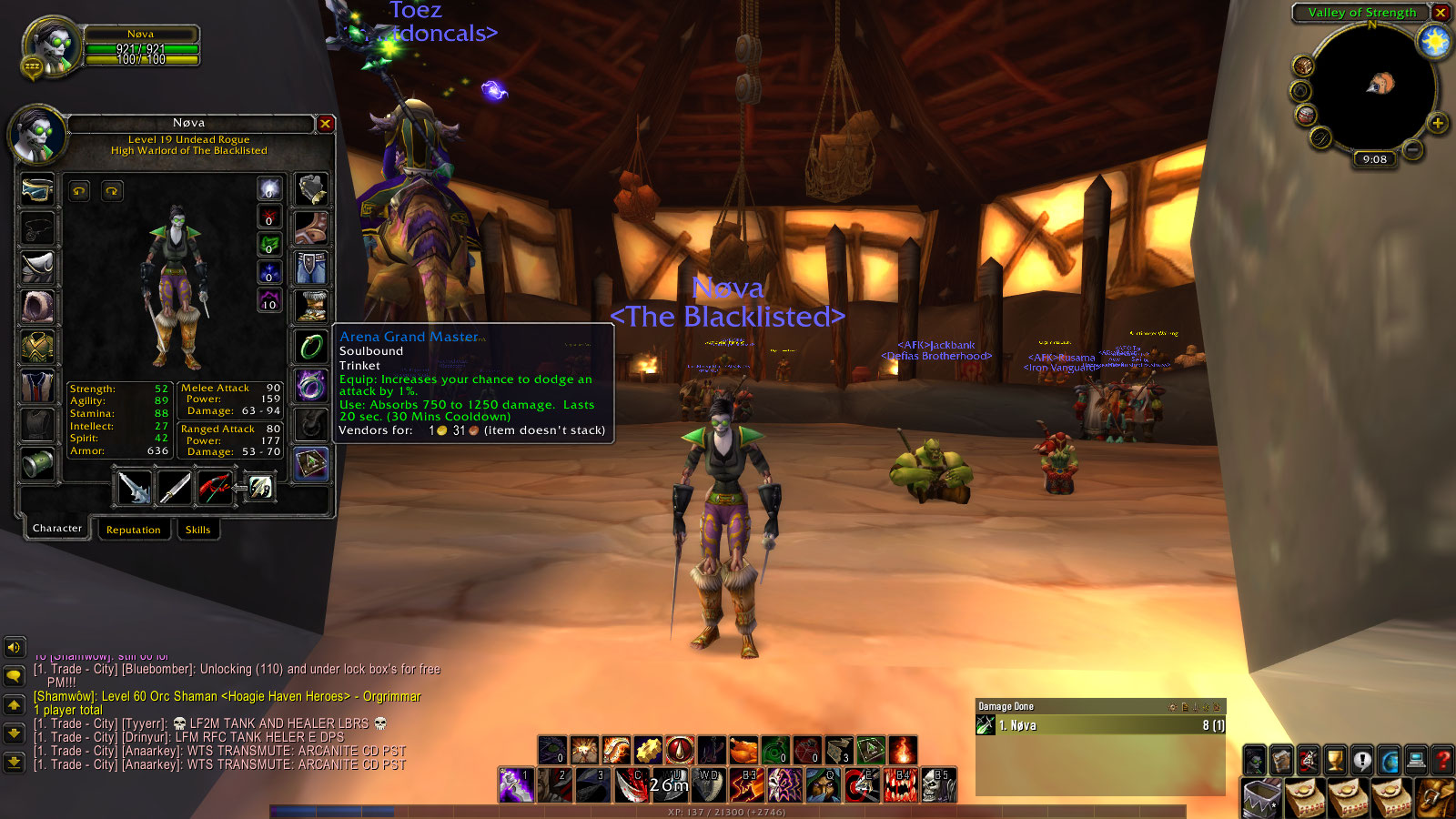Select the green ring equipment slot
Image resolution: width=1456 pixels, height=819 pixels.
(311, 346)
